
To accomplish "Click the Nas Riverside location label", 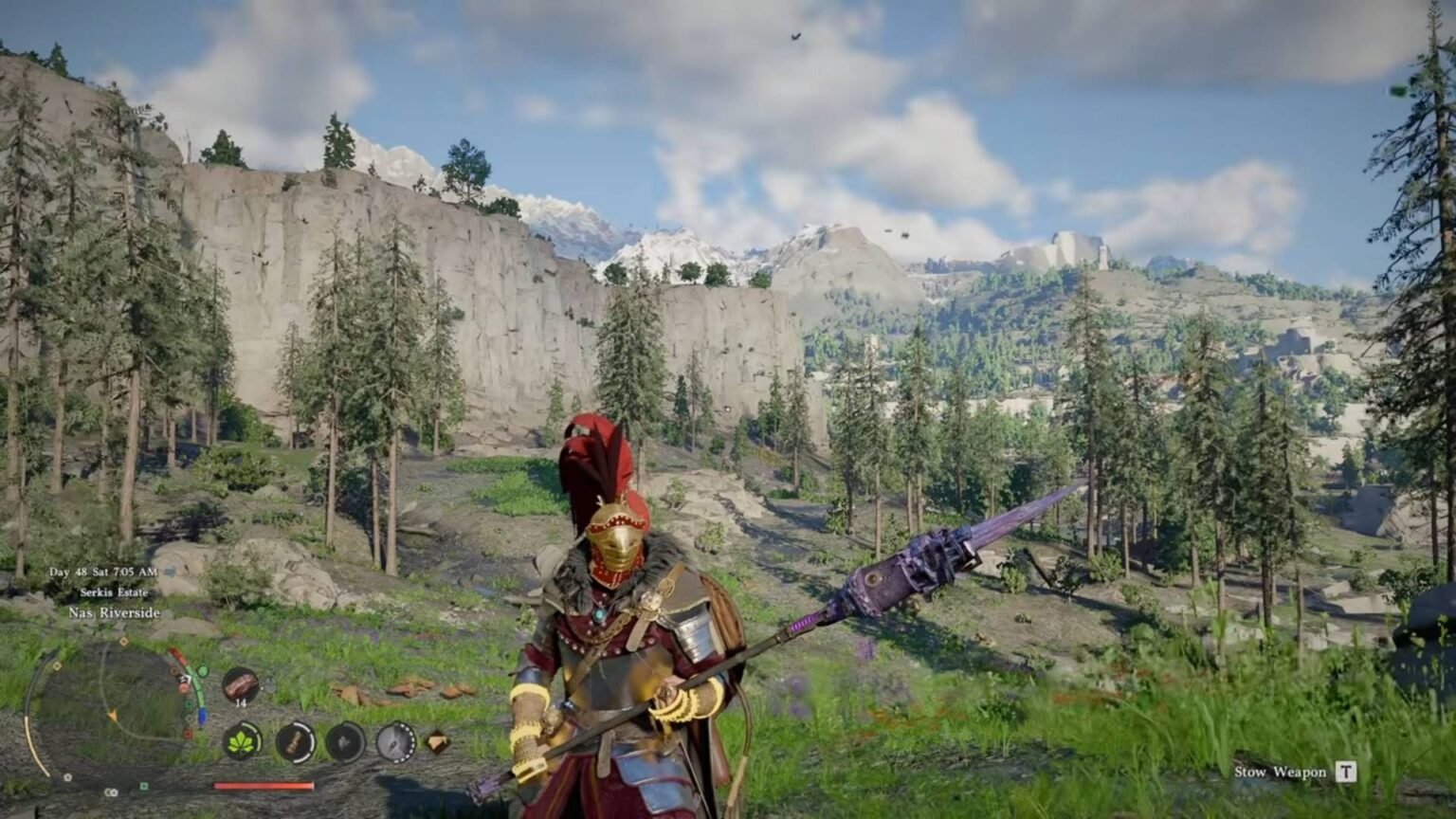I will point(114,613).
